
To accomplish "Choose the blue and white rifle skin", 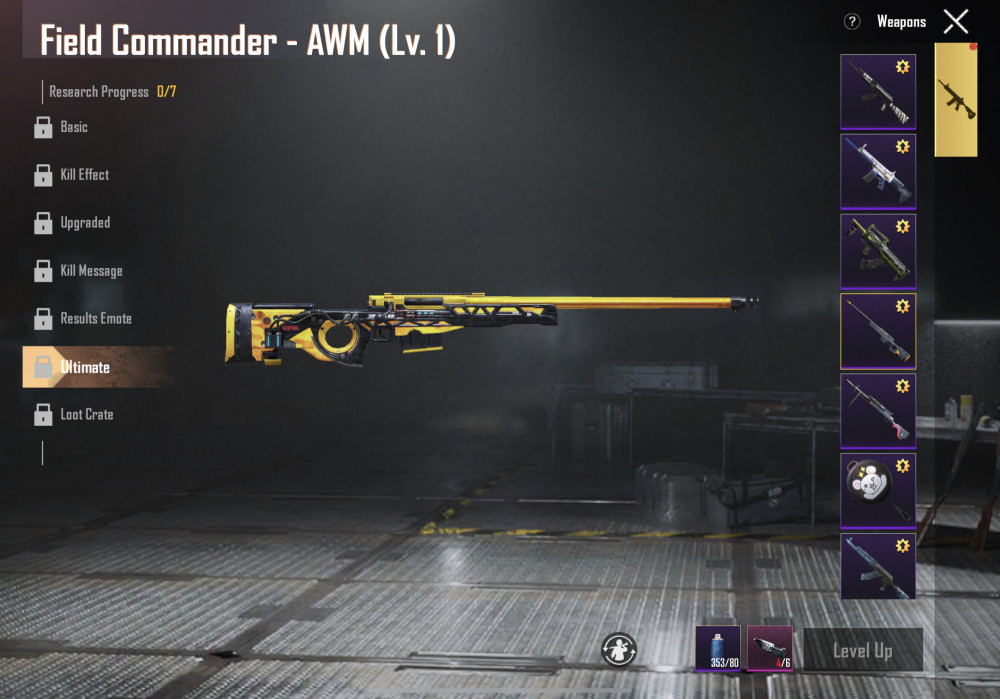I will [x=877, y=171].
